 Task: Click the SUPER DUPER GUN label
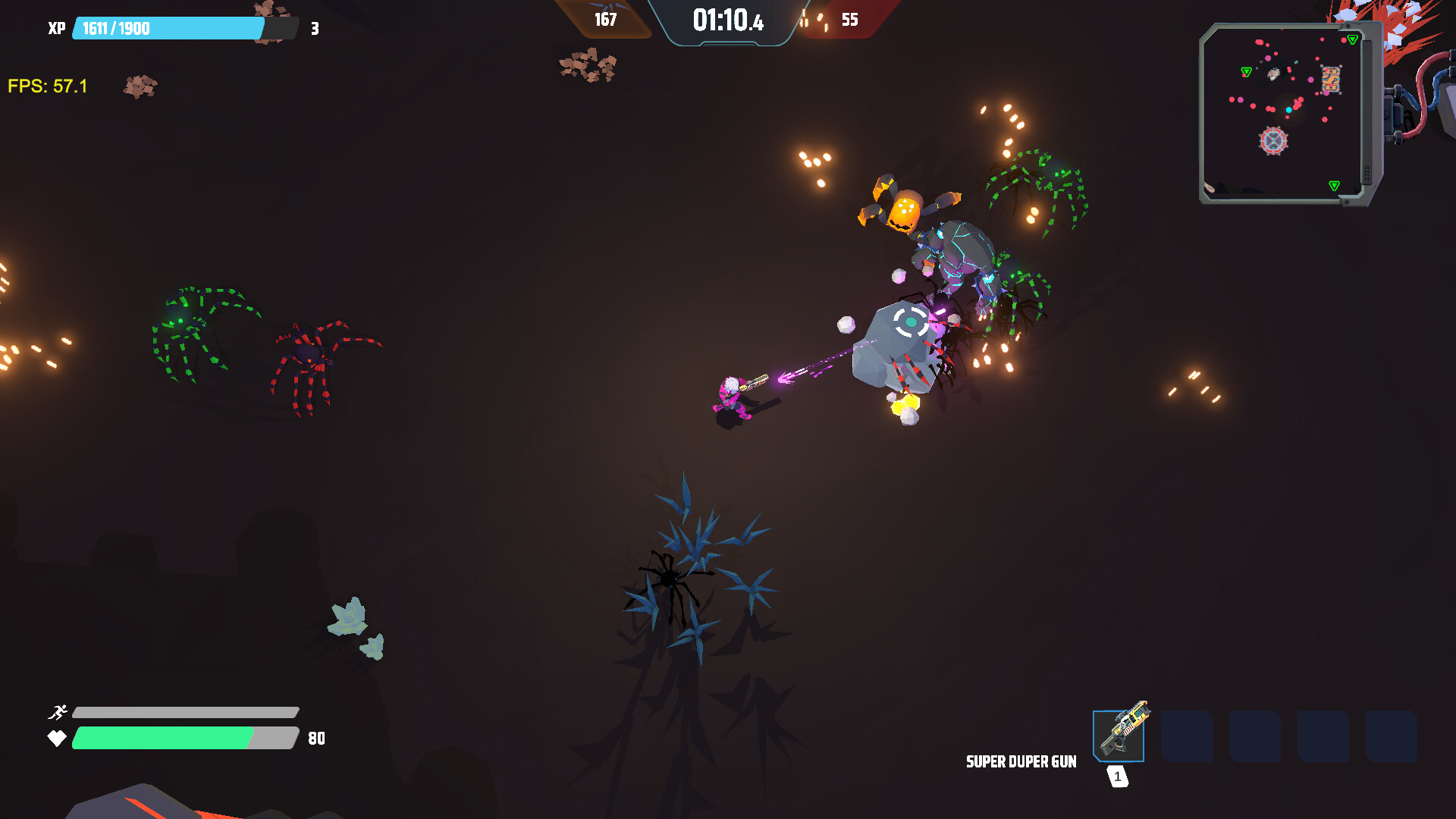pyautogui.click(x=1021, y=761)
